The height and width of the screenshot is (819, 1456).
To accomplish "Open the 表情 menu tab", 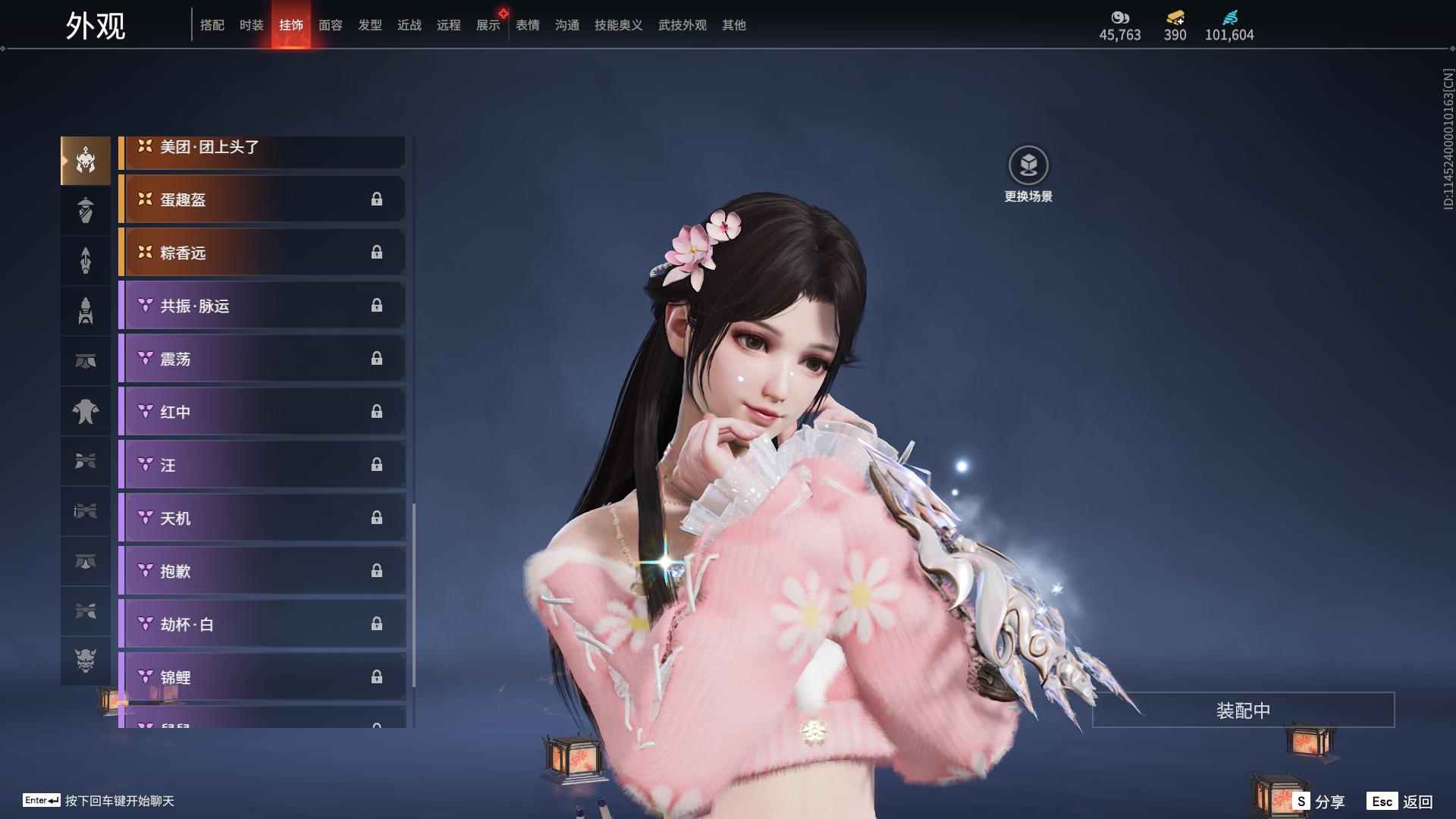I will point(527,24).
